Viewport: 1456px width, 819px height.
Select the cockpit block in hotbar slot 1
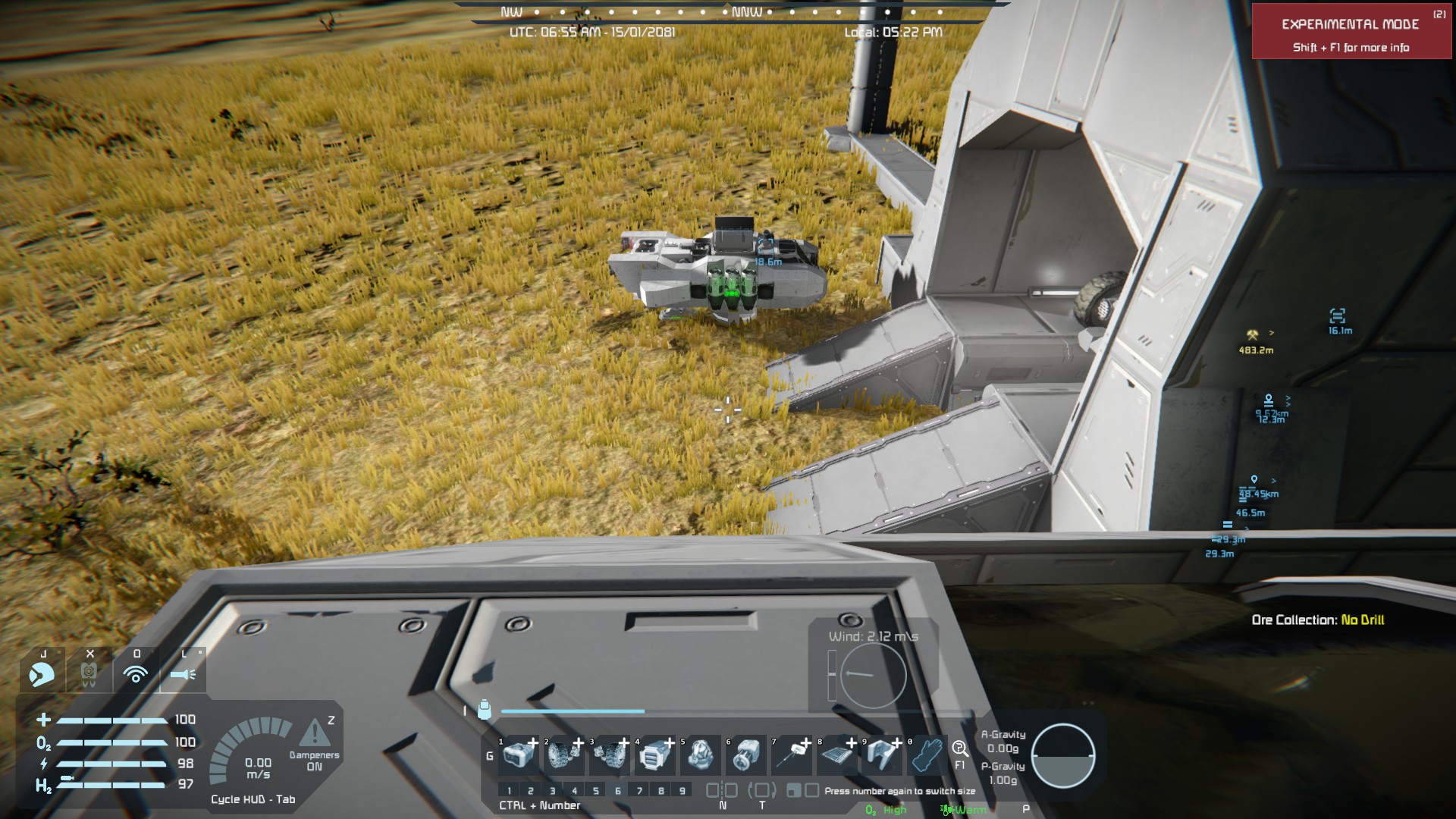tap(519, 755)
